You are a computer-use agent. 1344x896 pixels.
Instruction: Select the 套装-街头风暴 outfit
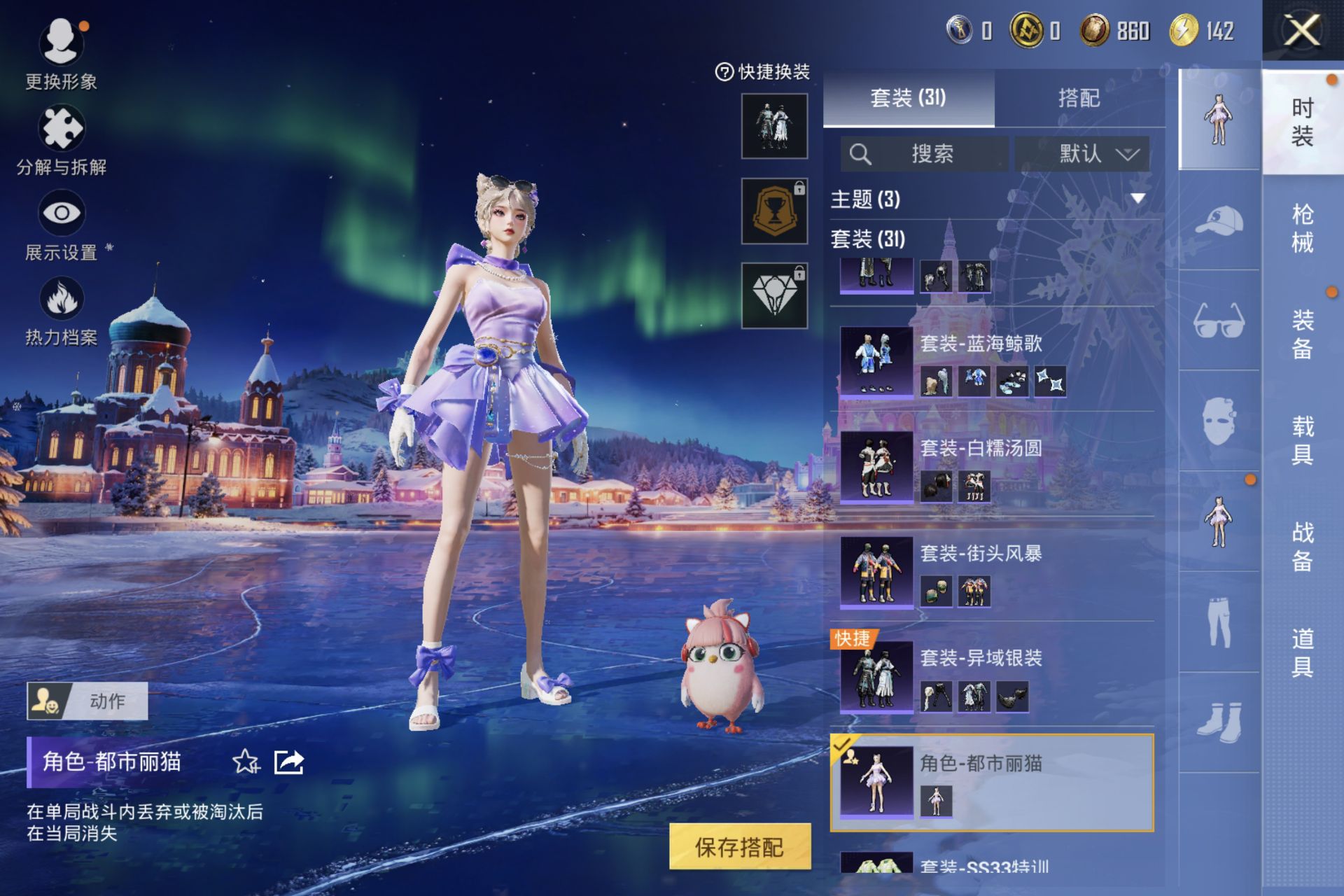tap(994, 572)
